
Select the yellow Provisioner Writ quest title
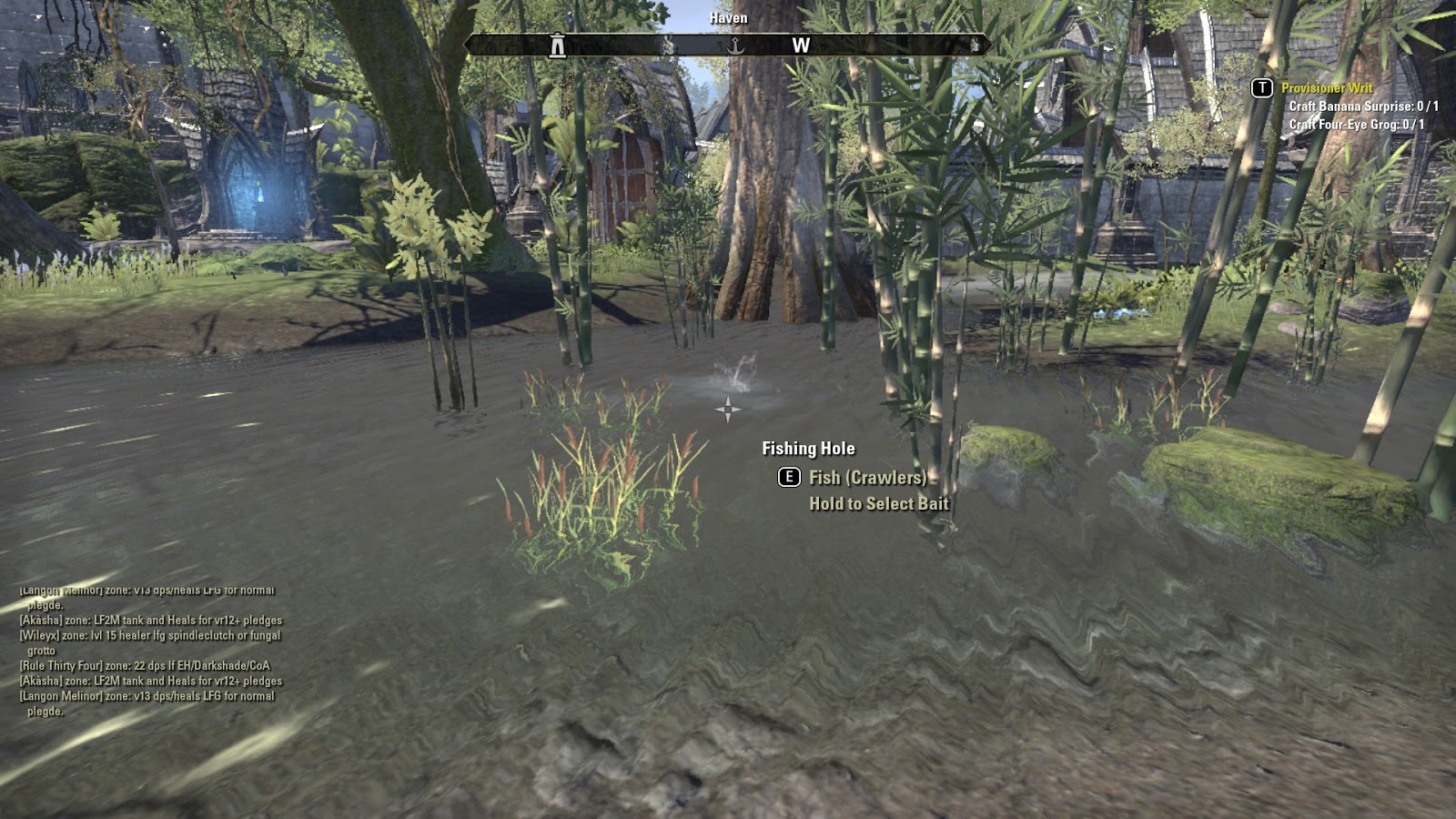tap(1328, 89)
